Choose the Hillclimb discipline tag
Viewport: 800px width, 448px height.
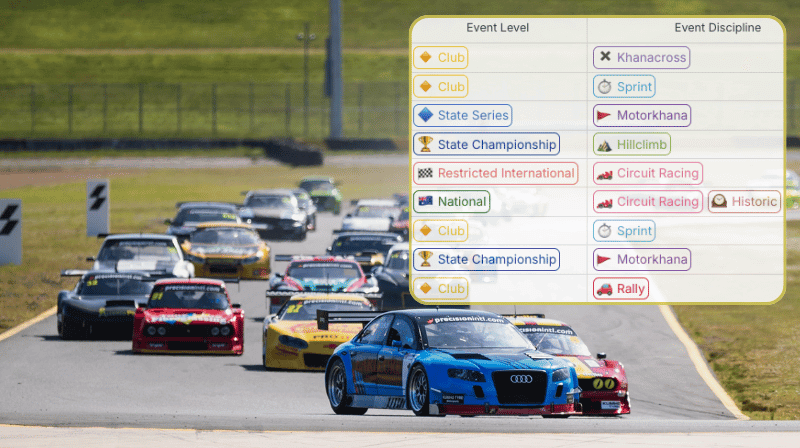point(631,145)
